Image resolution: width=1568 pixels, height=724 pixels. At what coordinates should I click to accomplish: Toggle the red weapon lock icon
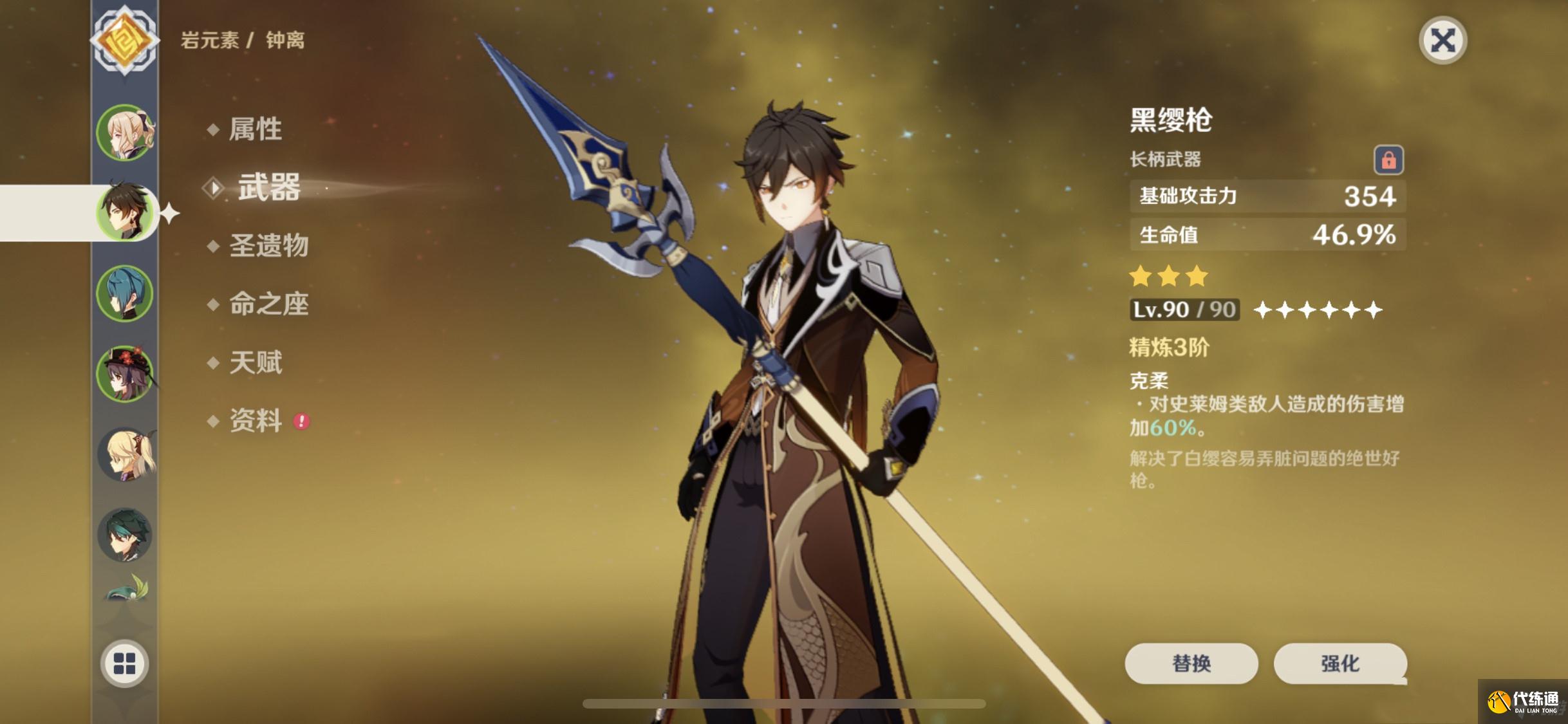[1388, 160]
